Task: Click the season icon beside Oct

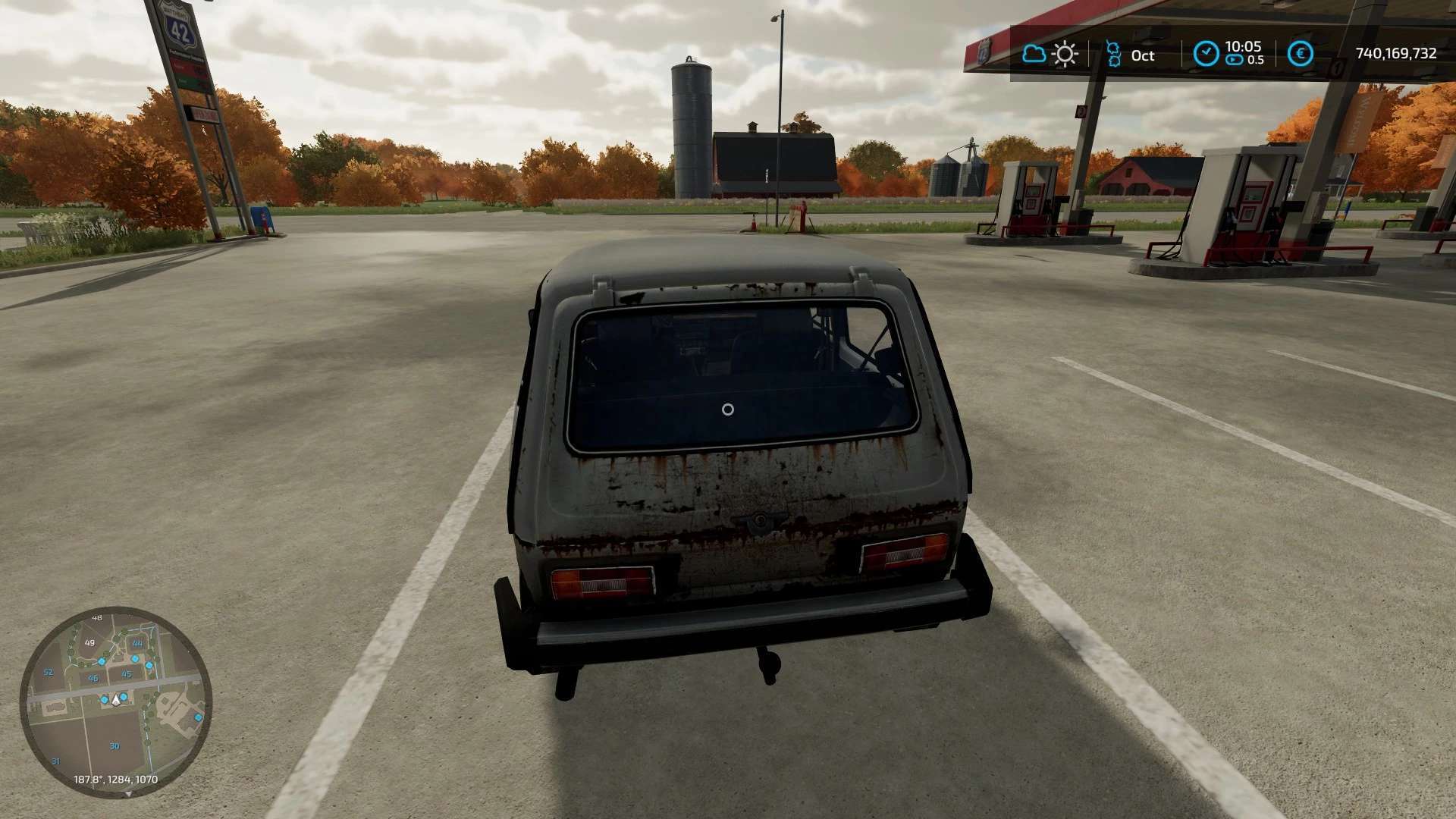Action: pos(1113,54)
